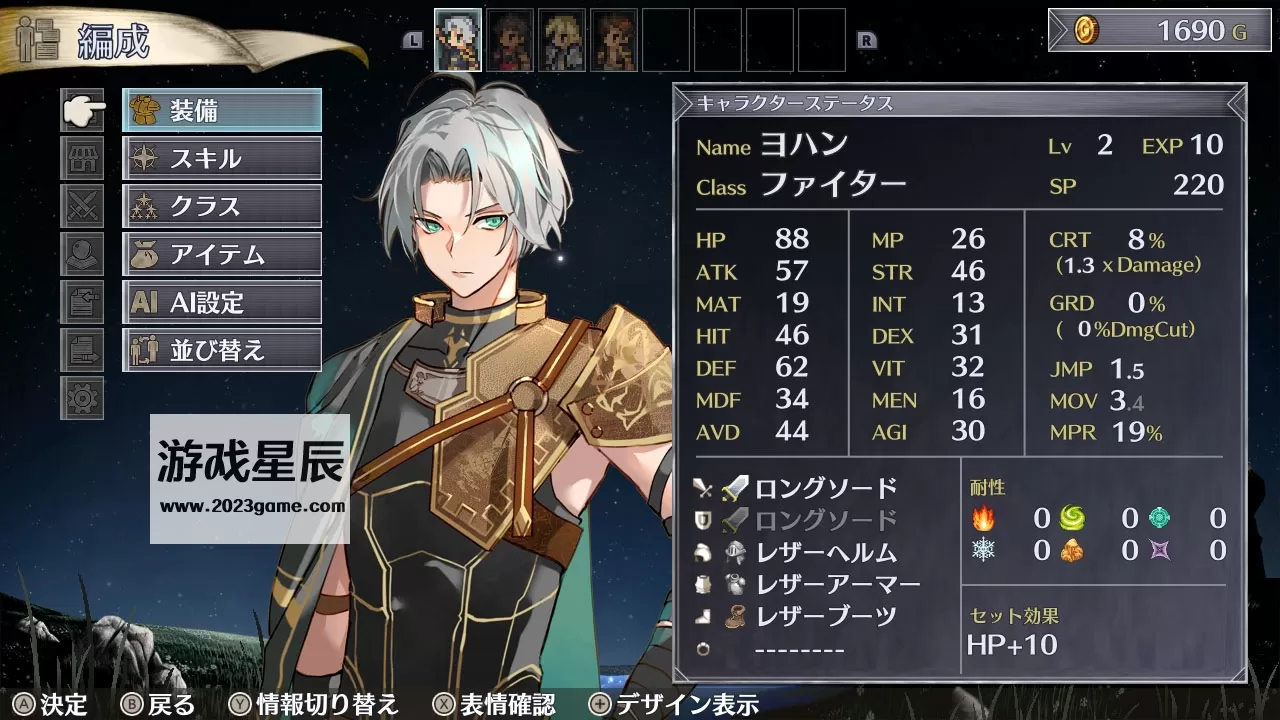The width and height of the screenshot is (1280, 720).
Task: Open the アイテム item menu
Action: point(221,254)
